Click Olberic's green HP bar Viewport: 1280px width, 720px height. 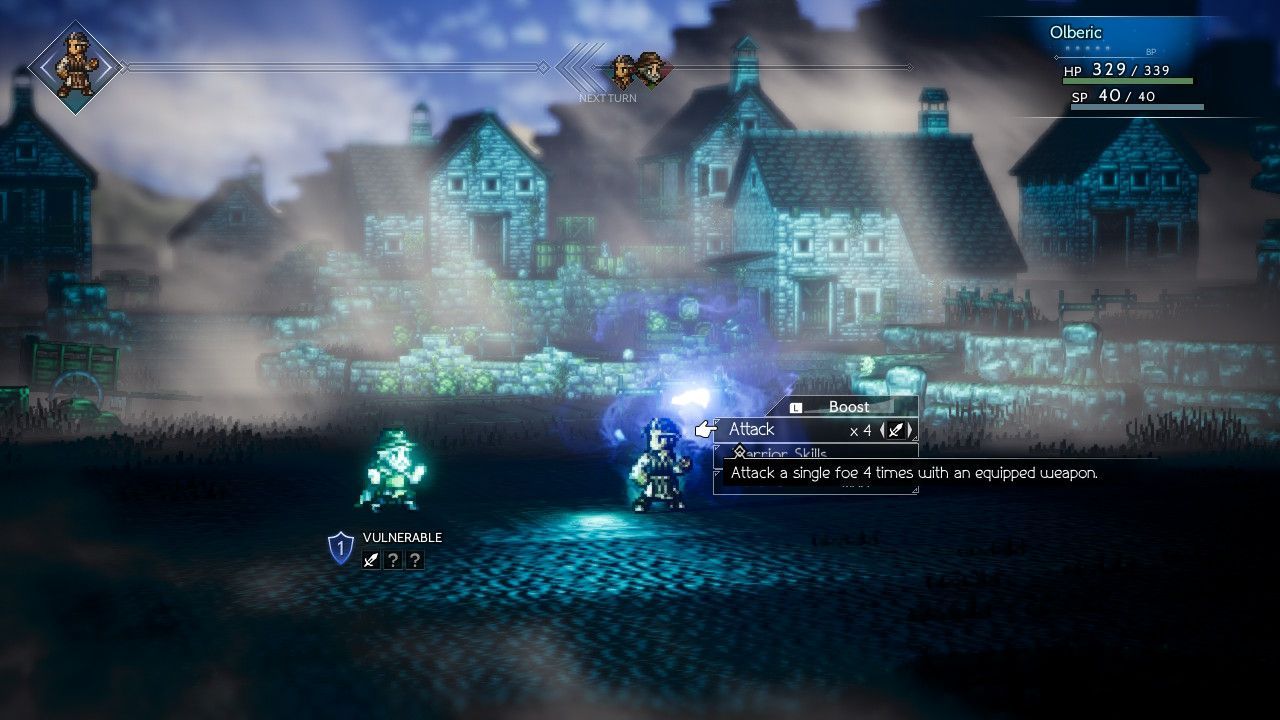pyautogui.click(x=1130, y=80)
